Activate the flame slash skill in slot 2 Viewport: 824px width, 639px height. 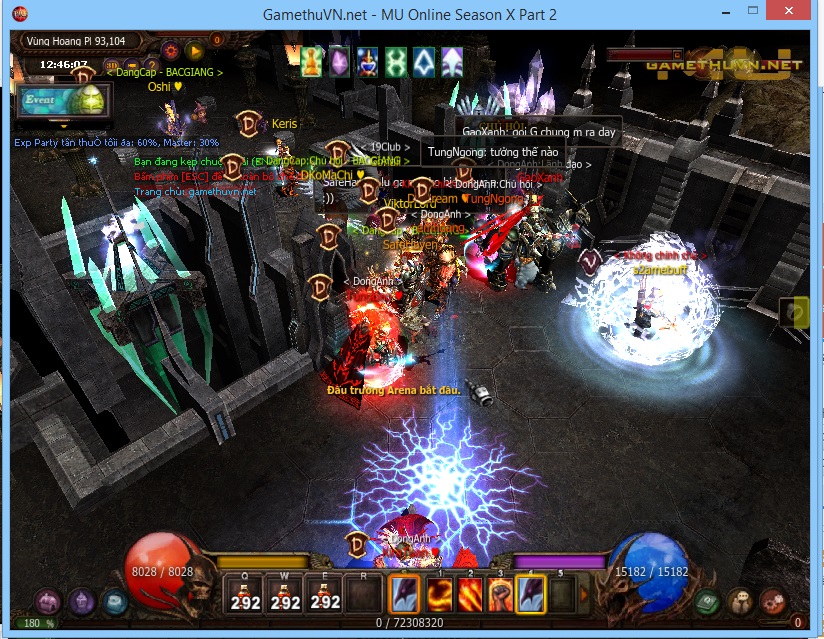tap(469, 594)
